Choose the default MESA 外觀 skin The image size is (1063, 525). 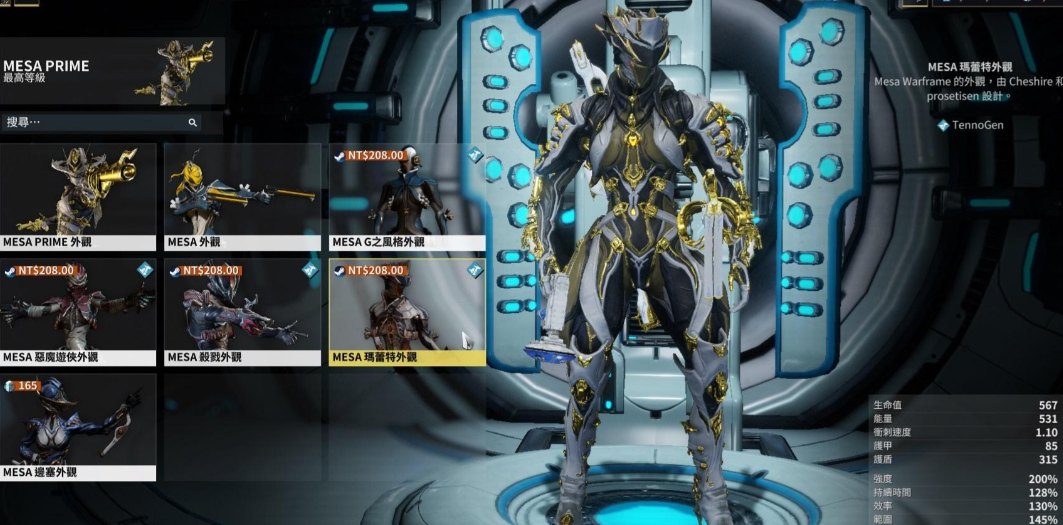pyautogui.click(x=242, y=196)
